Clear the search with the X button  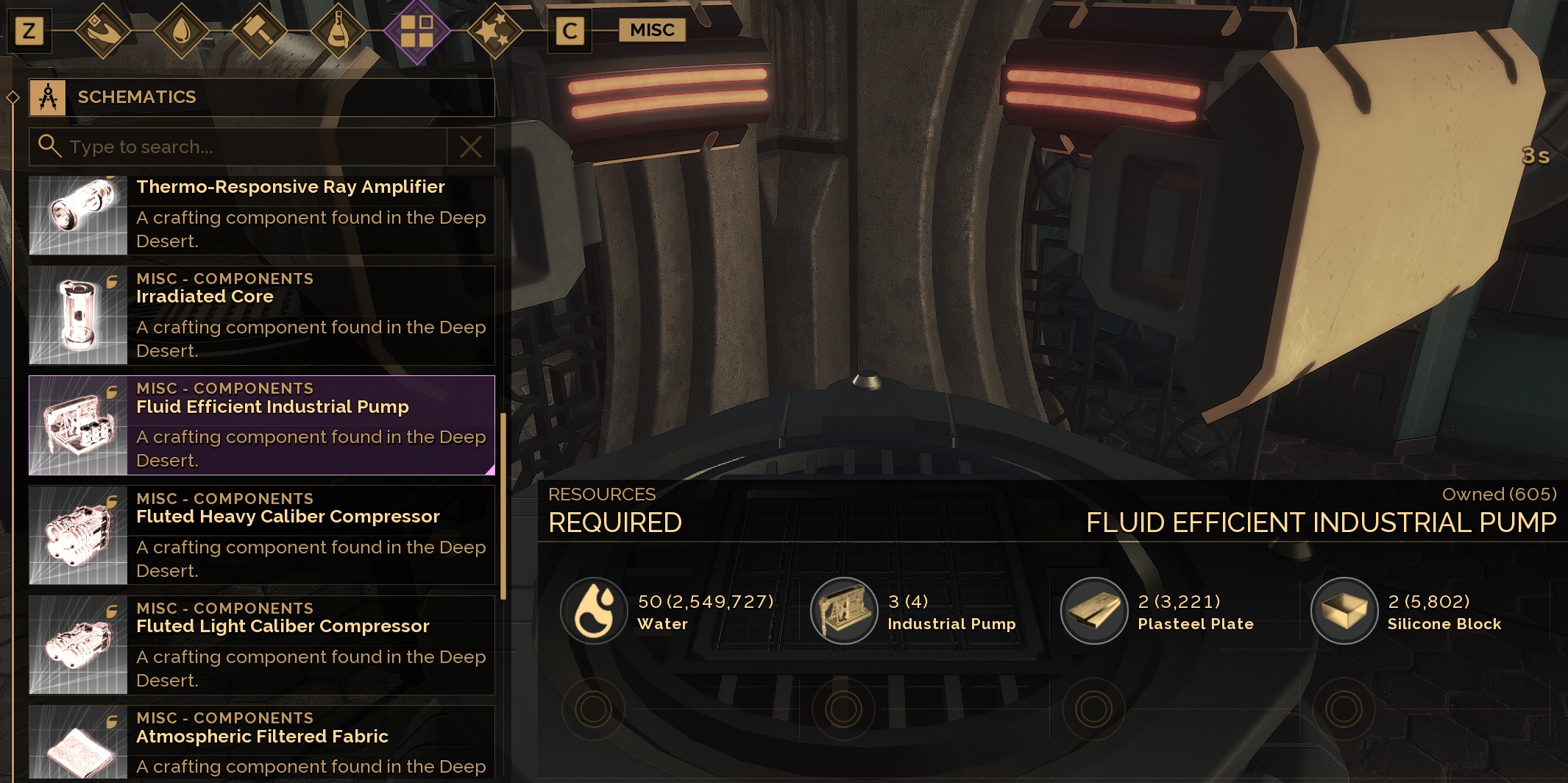[x=471, y=147]
